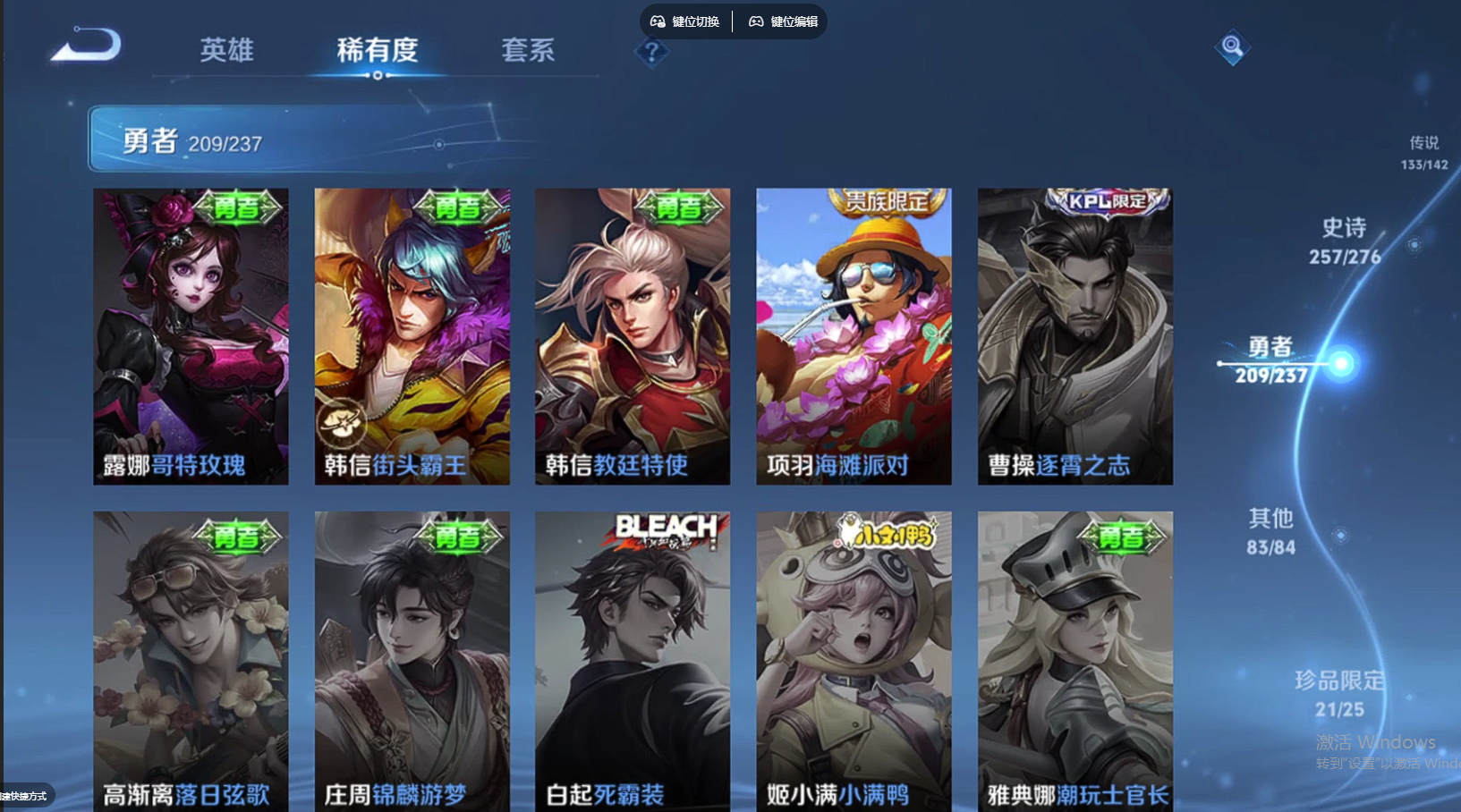Click the back arrow logo top left
1461x812 pixels.
[x=85, y=47]
